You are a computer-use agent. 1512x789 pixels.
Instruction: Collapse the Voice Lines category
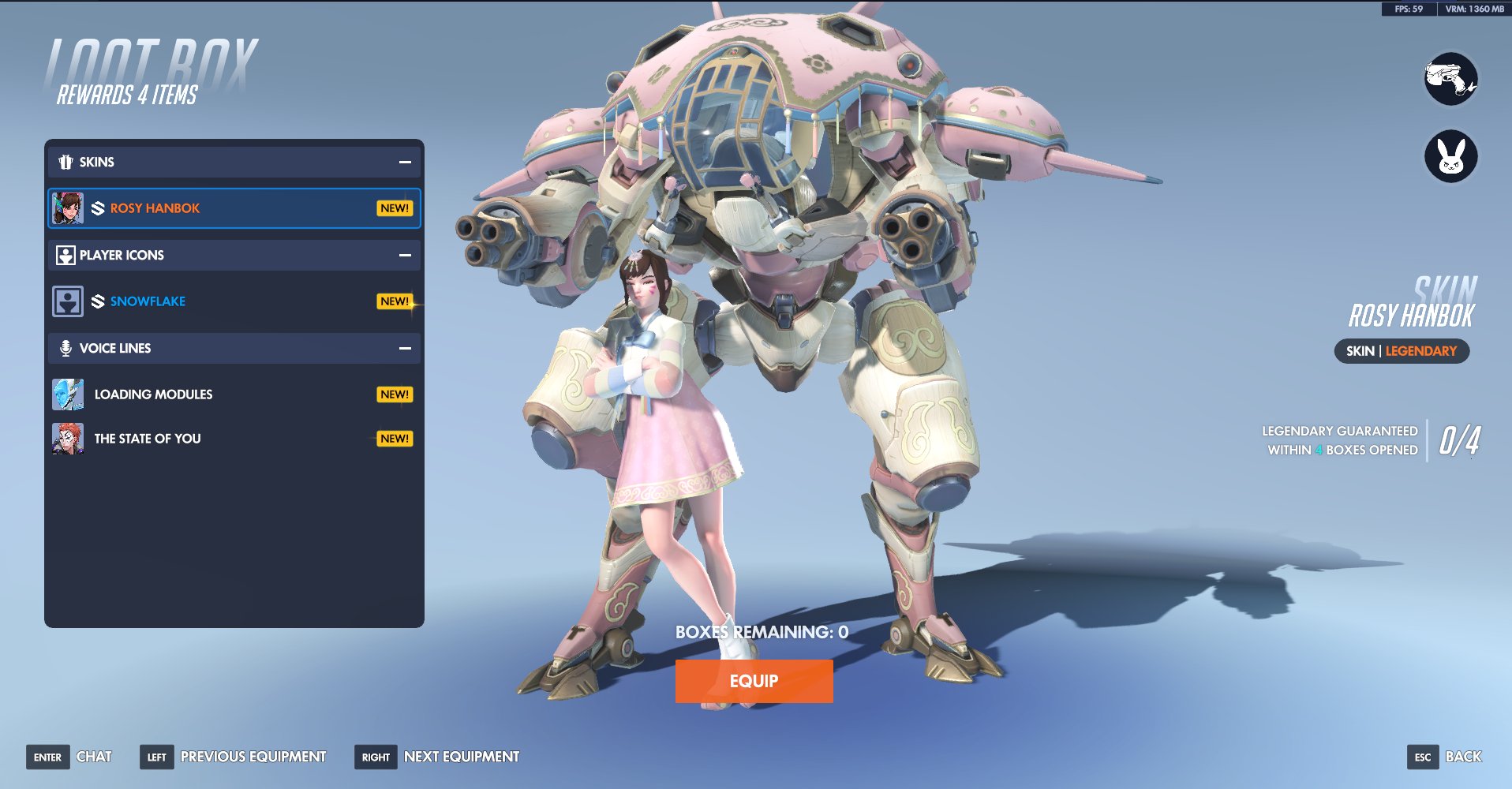(x=405, y=348)
